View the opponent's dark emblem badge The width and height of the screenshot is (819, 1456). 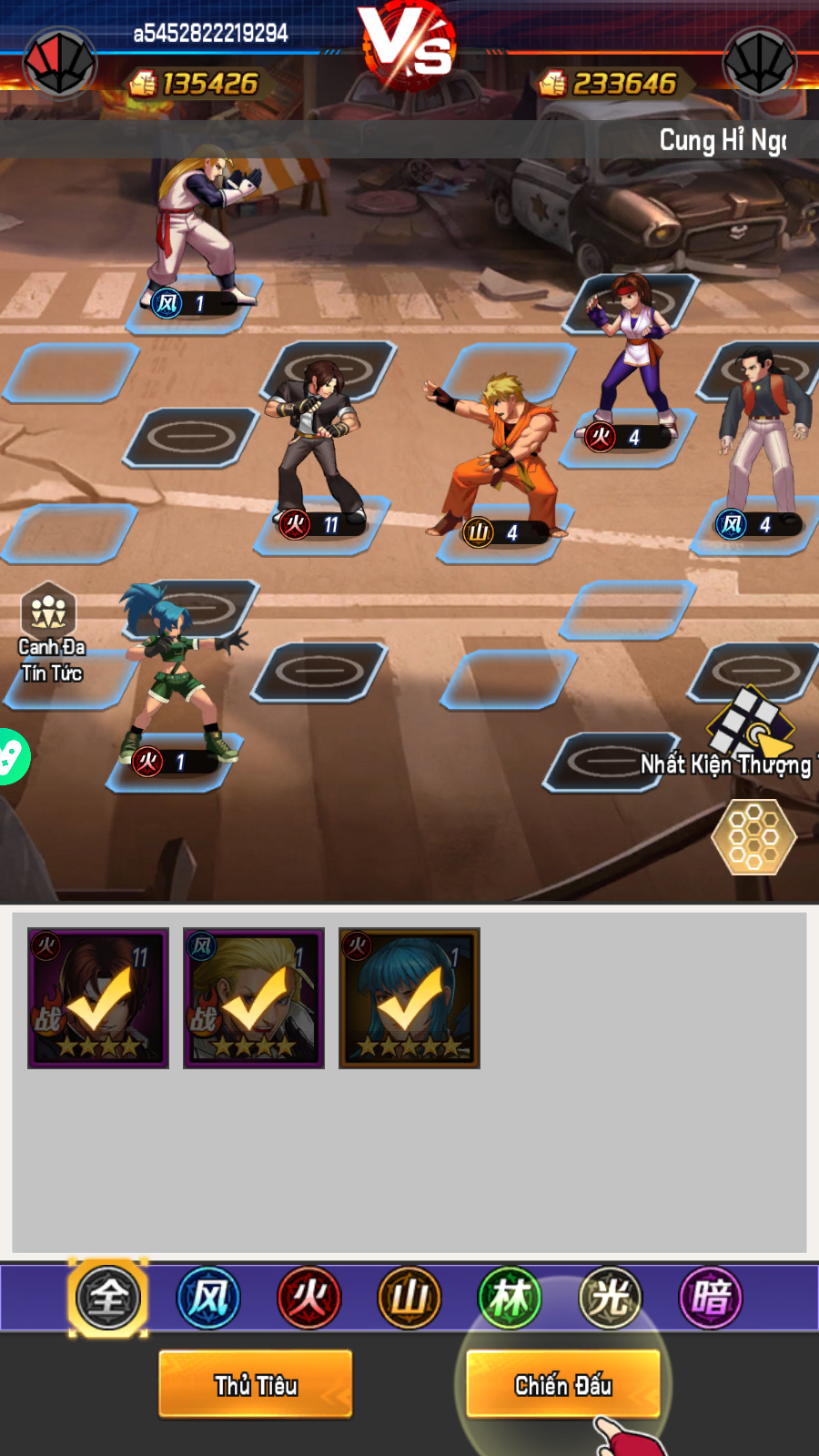(759, 64)
